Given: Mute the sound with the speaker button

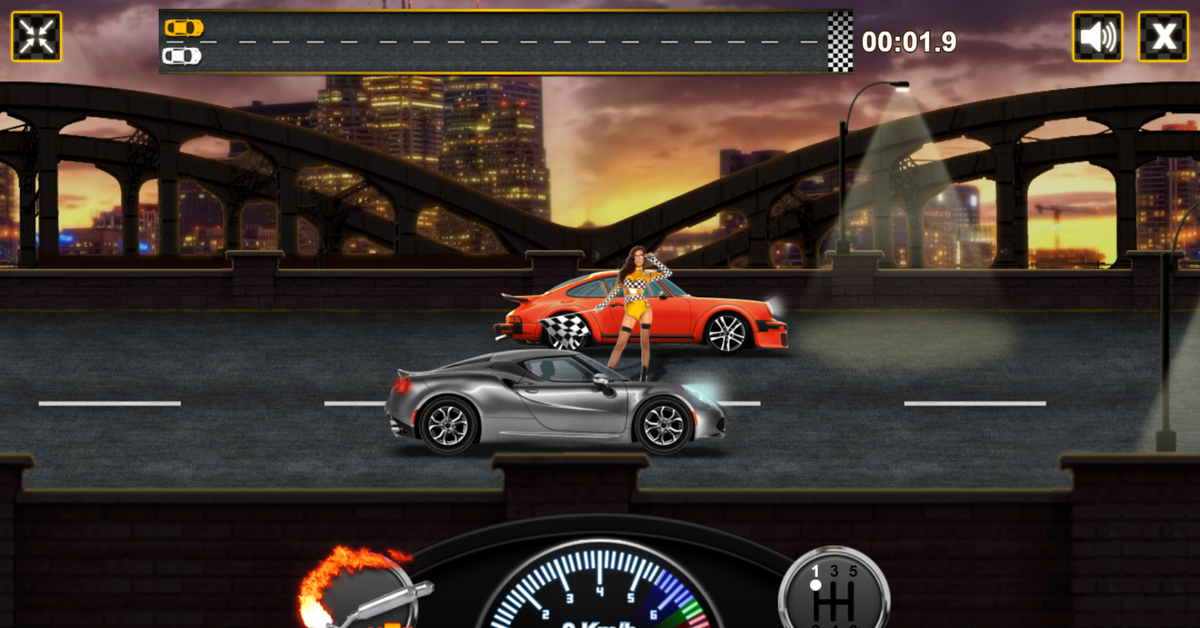Looking at the screenshot, I should coord(1097,37).
